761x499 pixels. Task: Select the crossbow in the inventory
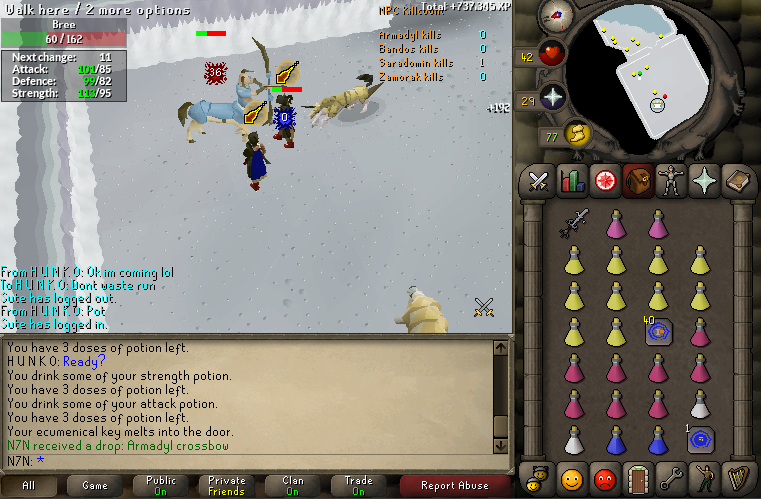pyautogui.click(x=574, y=224)
